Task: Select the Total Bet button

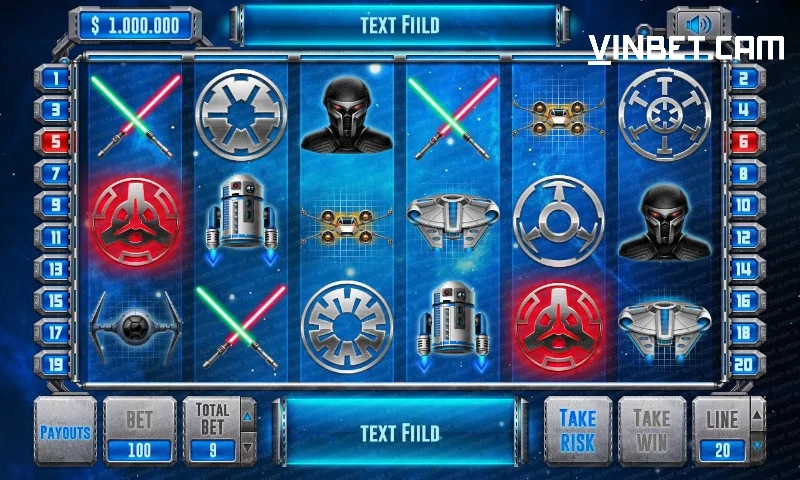Action: coord(212,431)
